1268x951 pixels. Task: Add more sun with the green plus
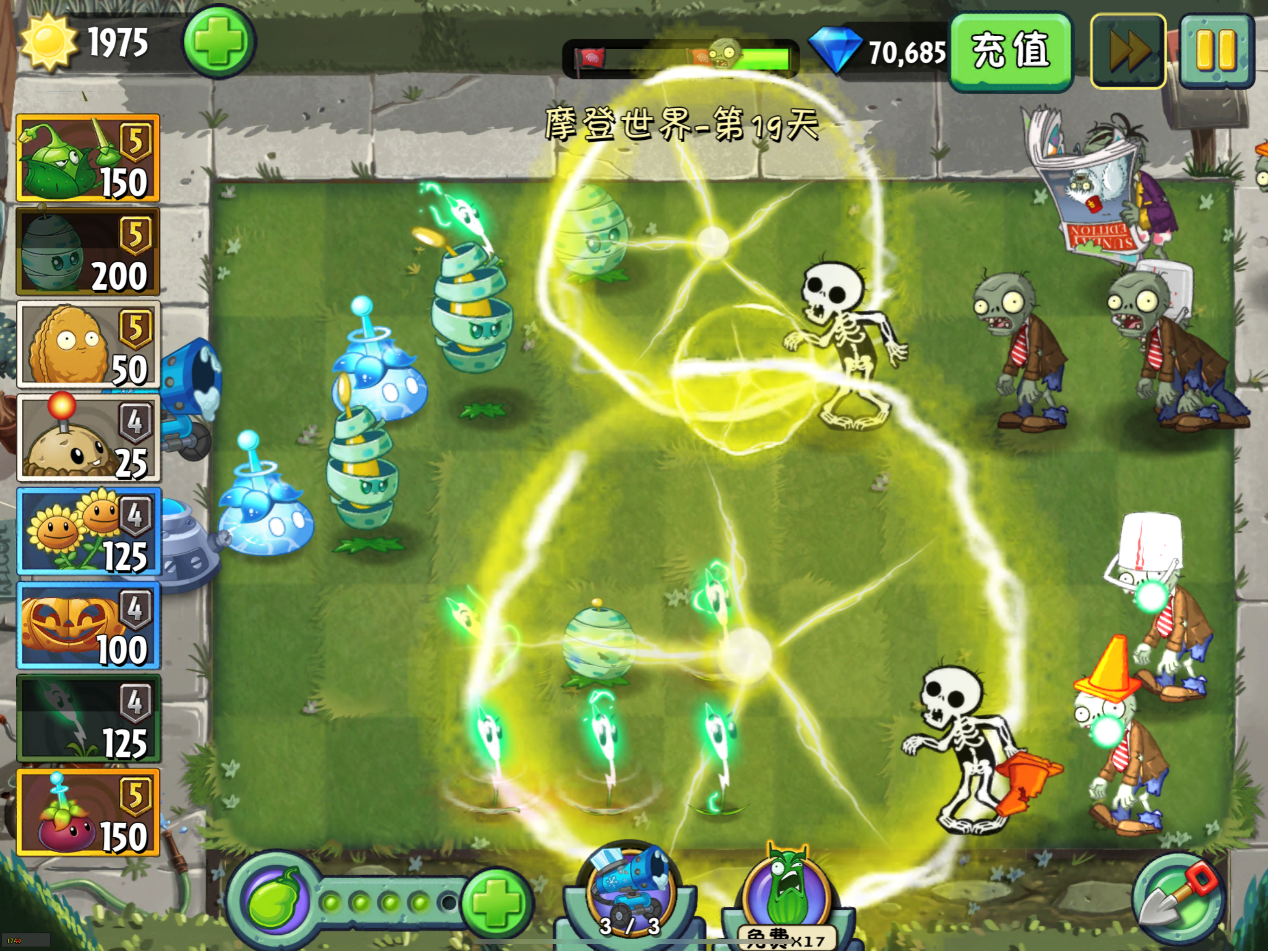point(219,42)
